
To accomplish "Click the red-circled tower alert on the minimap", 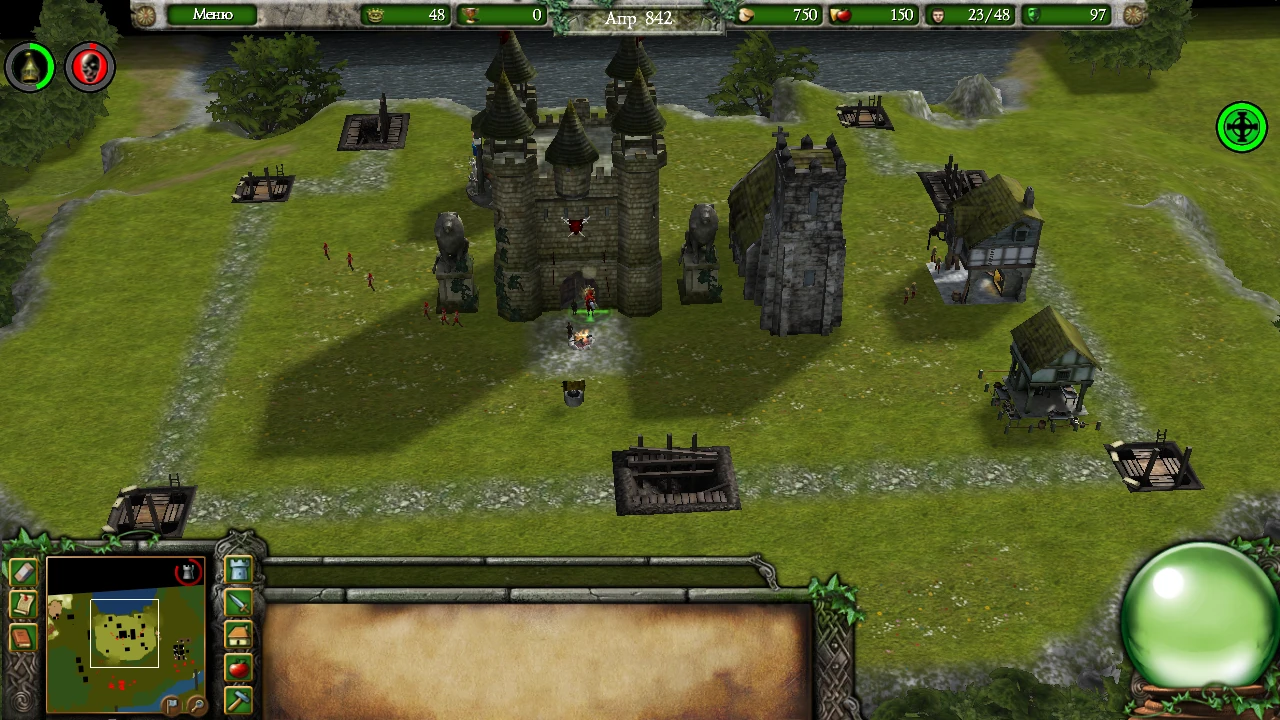I will click(188, 571).
